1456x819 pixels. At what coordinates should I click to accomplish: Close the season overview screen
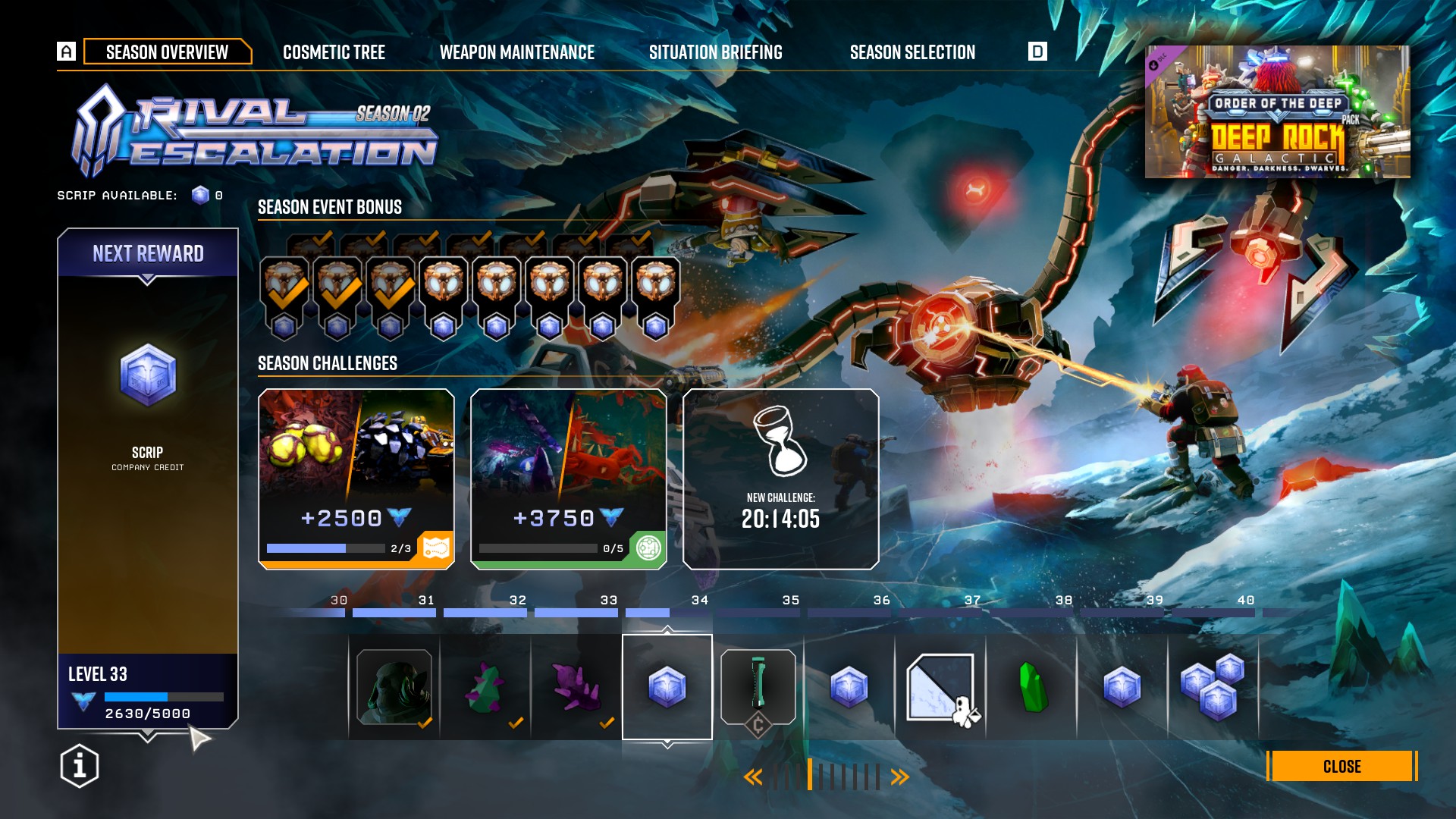(1341, 766)
